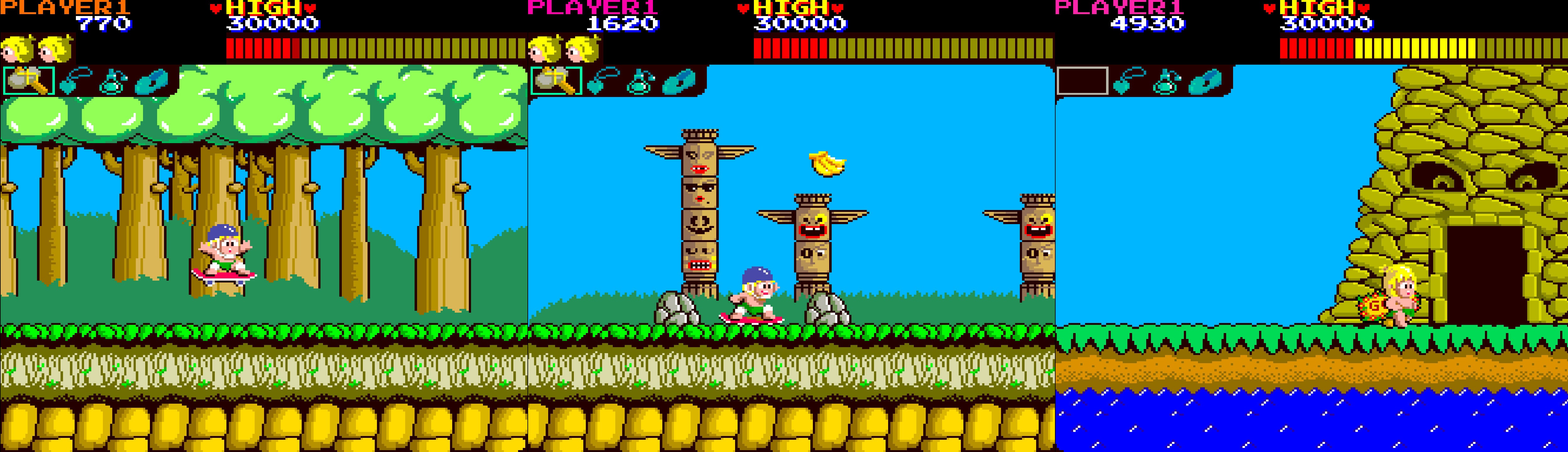Image resolution: width=1568 pixels, height=452 pixels.
Task: Click the empty weapon slot on the stone cave screen
Action: click(x=1082, y=81)
